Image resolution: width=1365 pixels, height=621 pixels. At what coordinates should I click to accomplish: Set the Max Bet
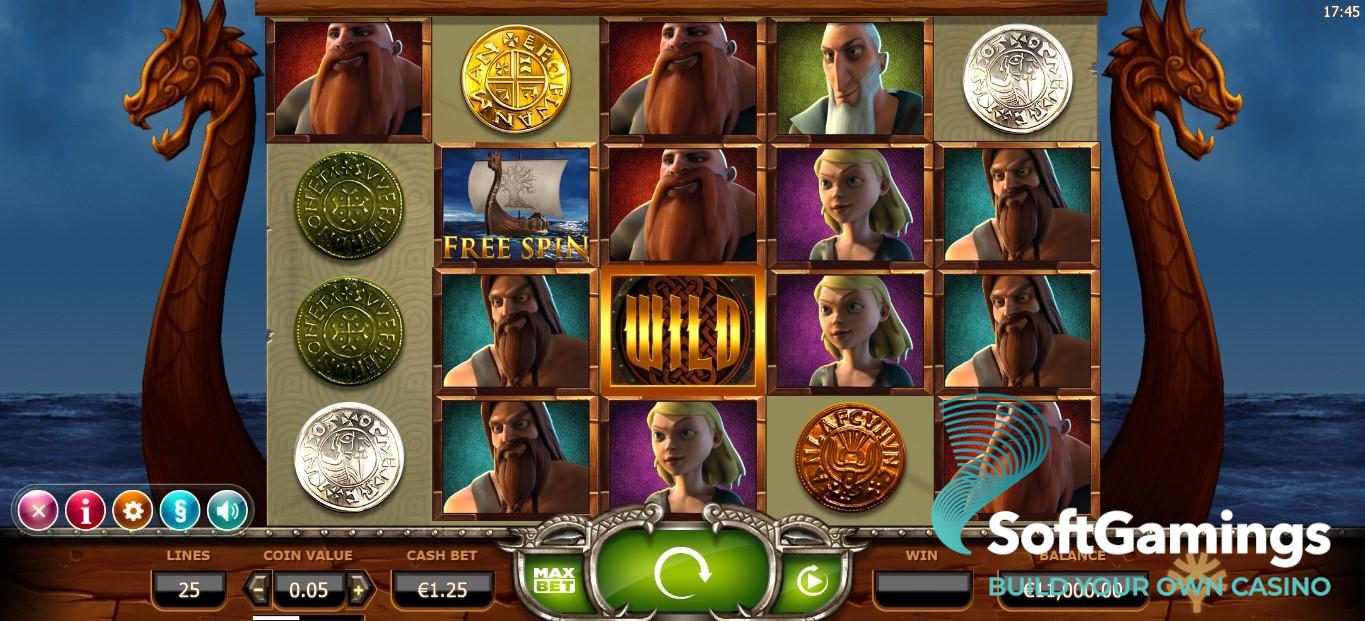[x=553, y=579]
